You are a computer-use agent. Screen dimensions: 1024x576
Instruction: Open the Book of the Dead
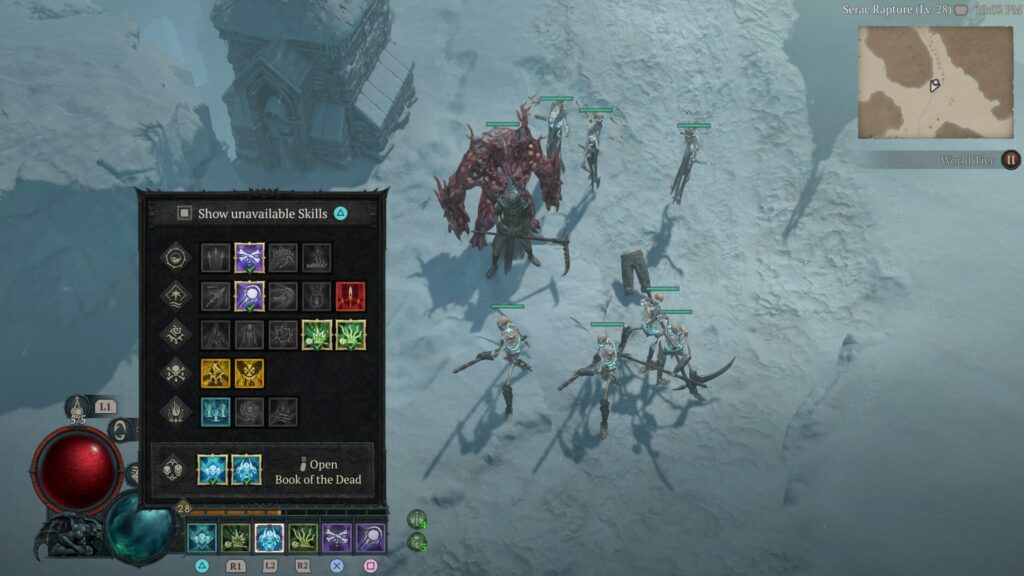click(x=322, y=471)
